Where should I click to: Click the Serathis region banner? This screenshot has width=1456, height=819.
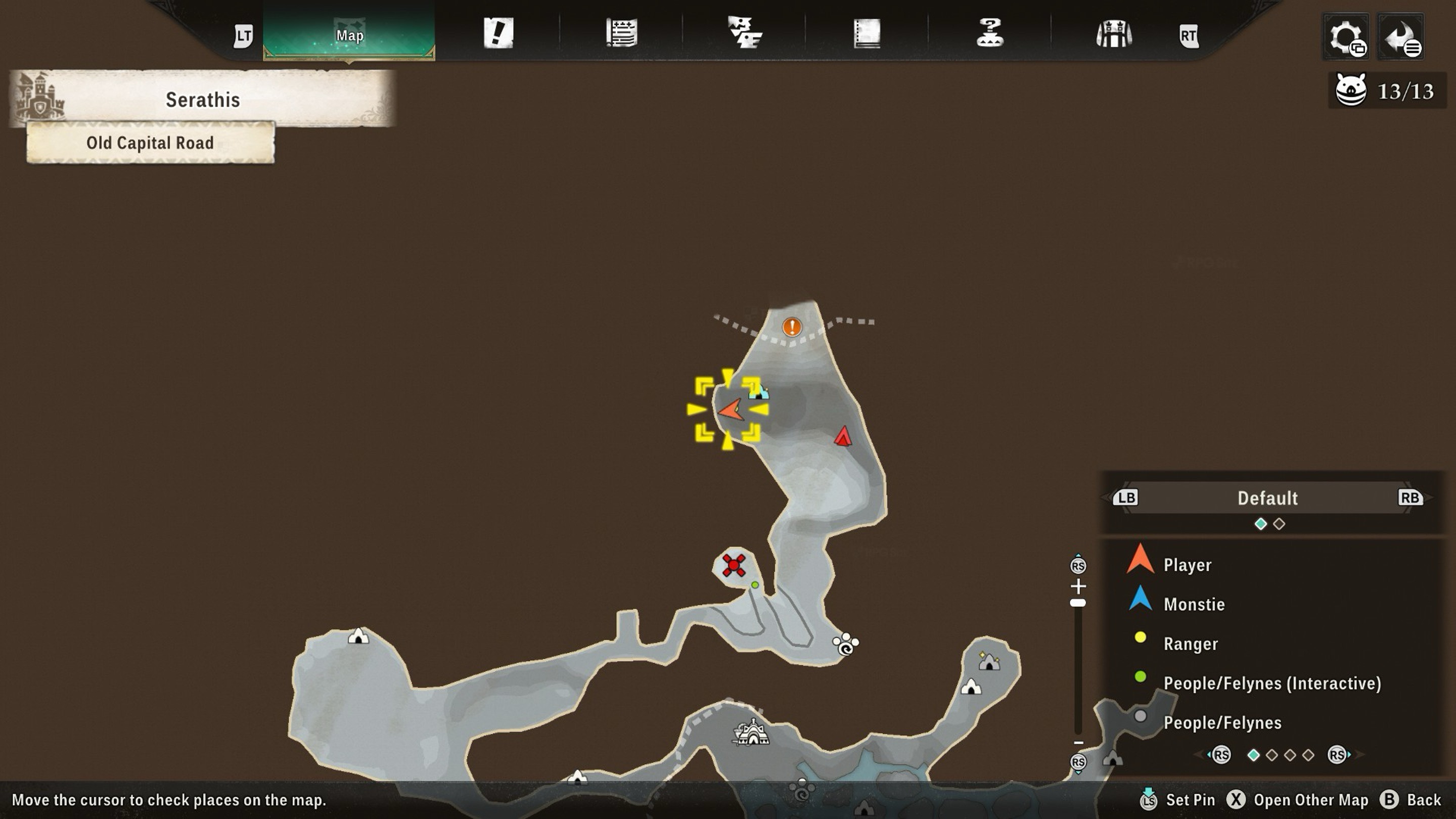pyautogui.click(x=202, y=100)
